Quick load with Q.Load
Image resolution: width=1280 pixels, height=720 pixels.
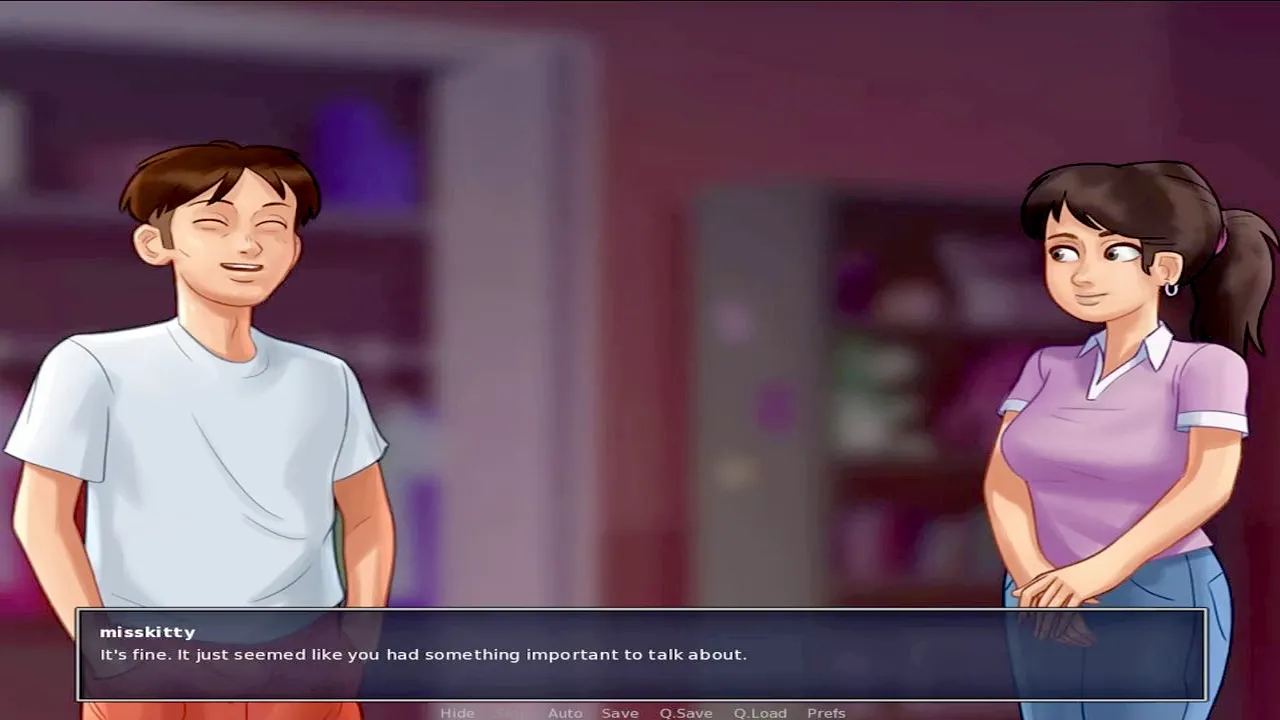[x=760, y=713]
